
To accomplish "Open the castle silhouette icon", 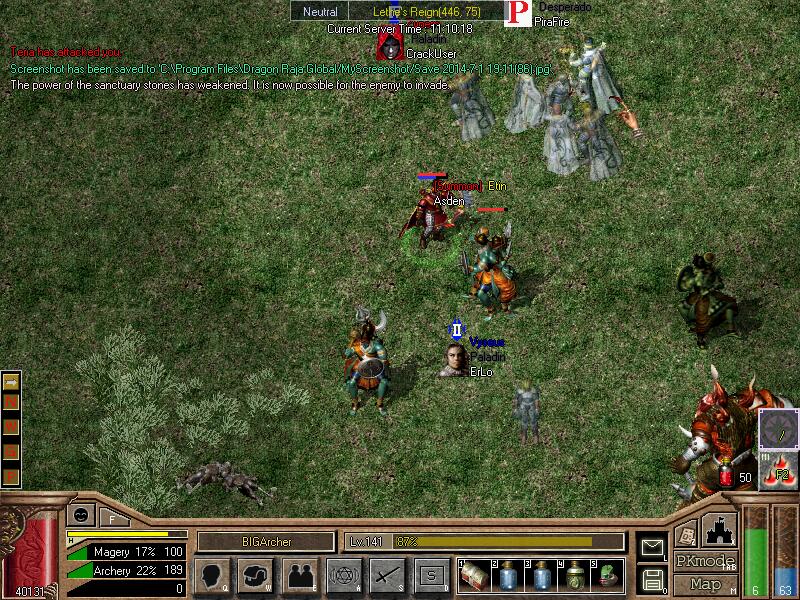I will pyautogui.click(x=720, y=530).
